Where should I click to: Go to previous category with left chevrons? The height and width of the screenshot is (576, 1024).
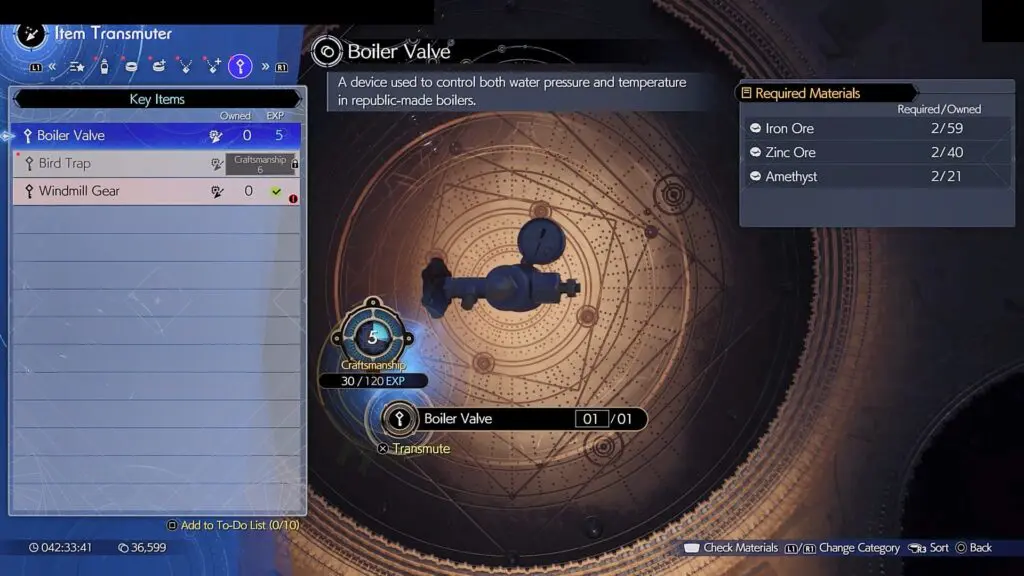click(51, 67)
